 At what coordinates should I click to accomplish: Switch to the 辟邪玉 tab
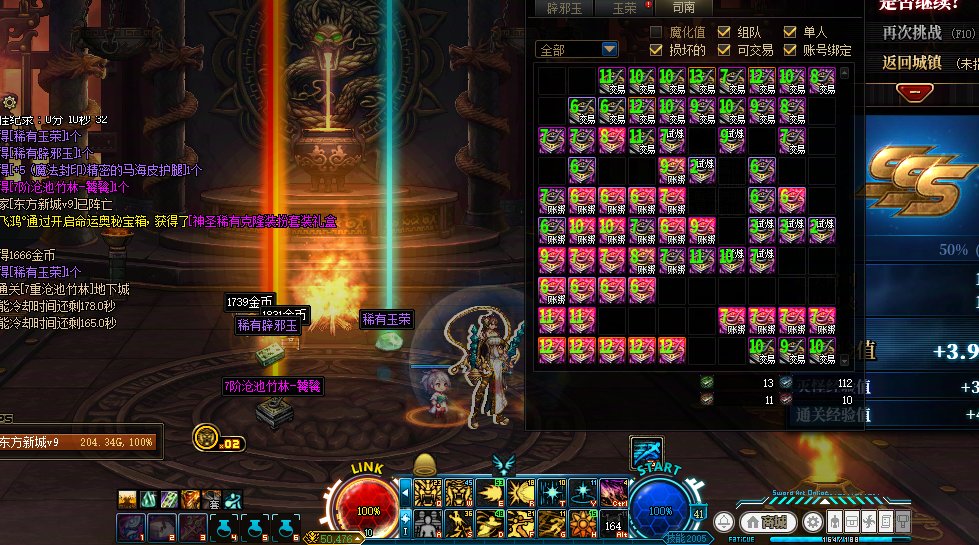click(x=564, y=8)
